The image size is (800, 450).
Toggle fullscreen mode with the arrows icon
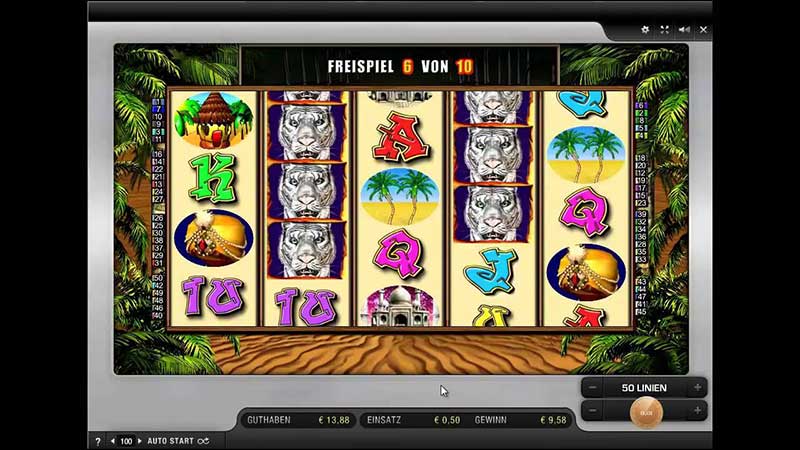pyautogui.click(x=665, y=30)
